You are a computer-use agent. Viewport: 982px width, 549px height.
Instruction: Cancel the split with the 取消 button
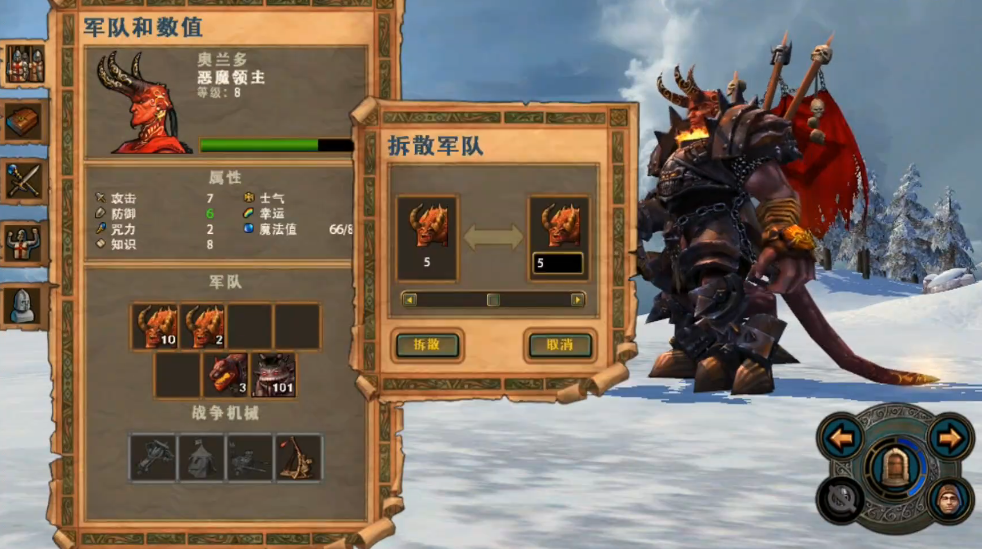point(560,345)
